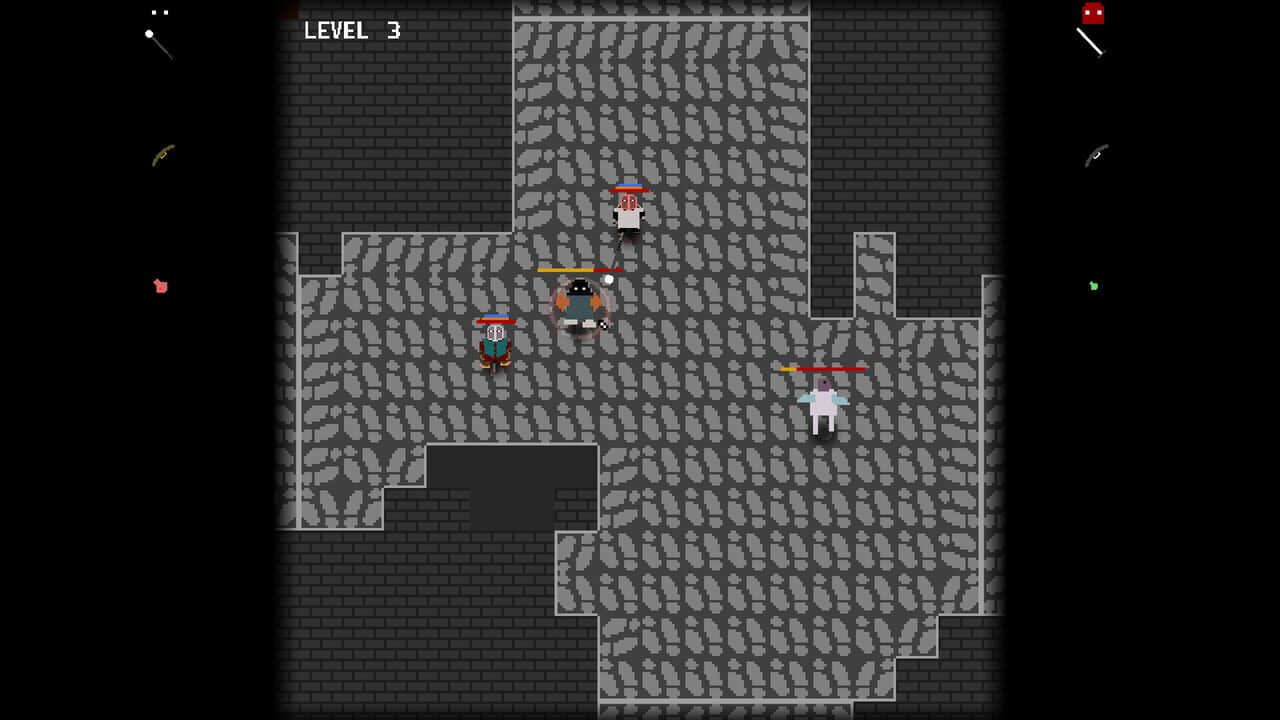Click the health bar above the pink enemy
This screenshot has width=1280, height=720.
click(824, 369)
